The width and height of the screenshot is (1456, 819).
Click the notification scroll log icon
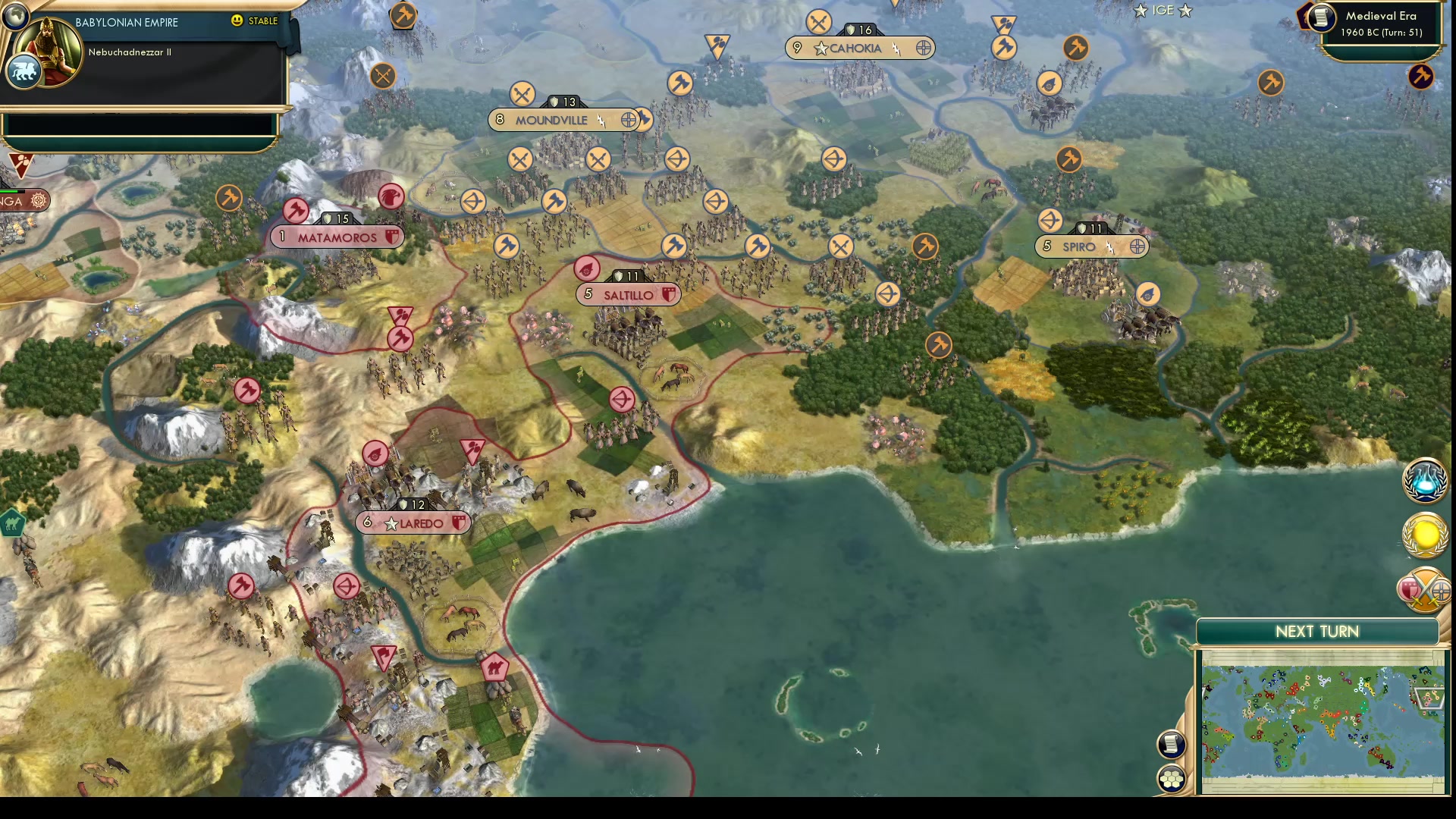[x=1172, y=744]
